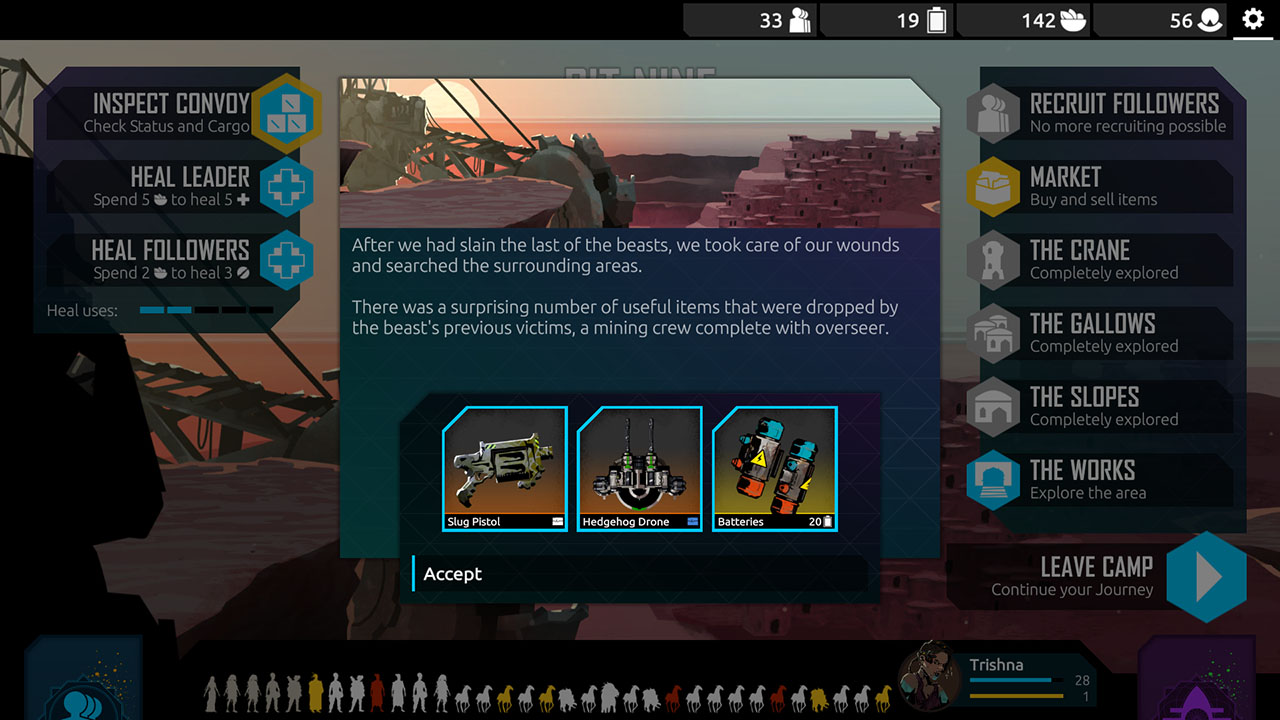Open the settings gear

point(1253,18)
